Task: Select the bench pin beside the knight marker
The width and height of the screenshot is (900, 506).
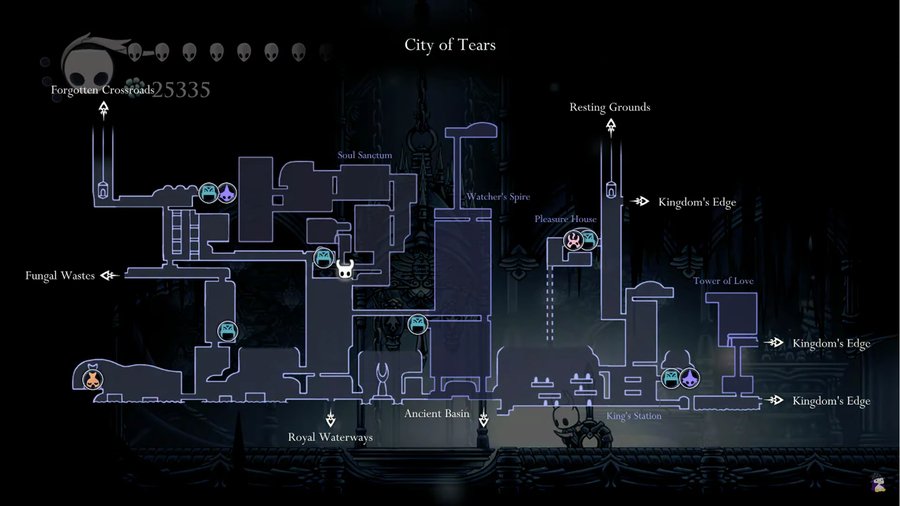Action: (x=324, y=258)
